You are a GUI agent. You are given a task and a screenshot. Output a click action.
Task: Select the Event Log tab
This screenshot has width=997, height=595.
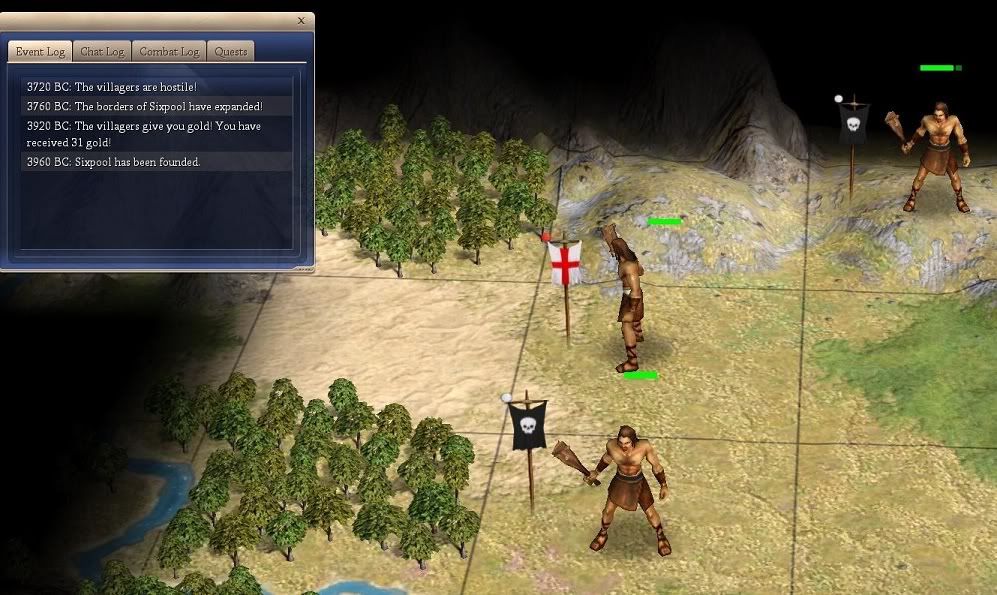41,51
